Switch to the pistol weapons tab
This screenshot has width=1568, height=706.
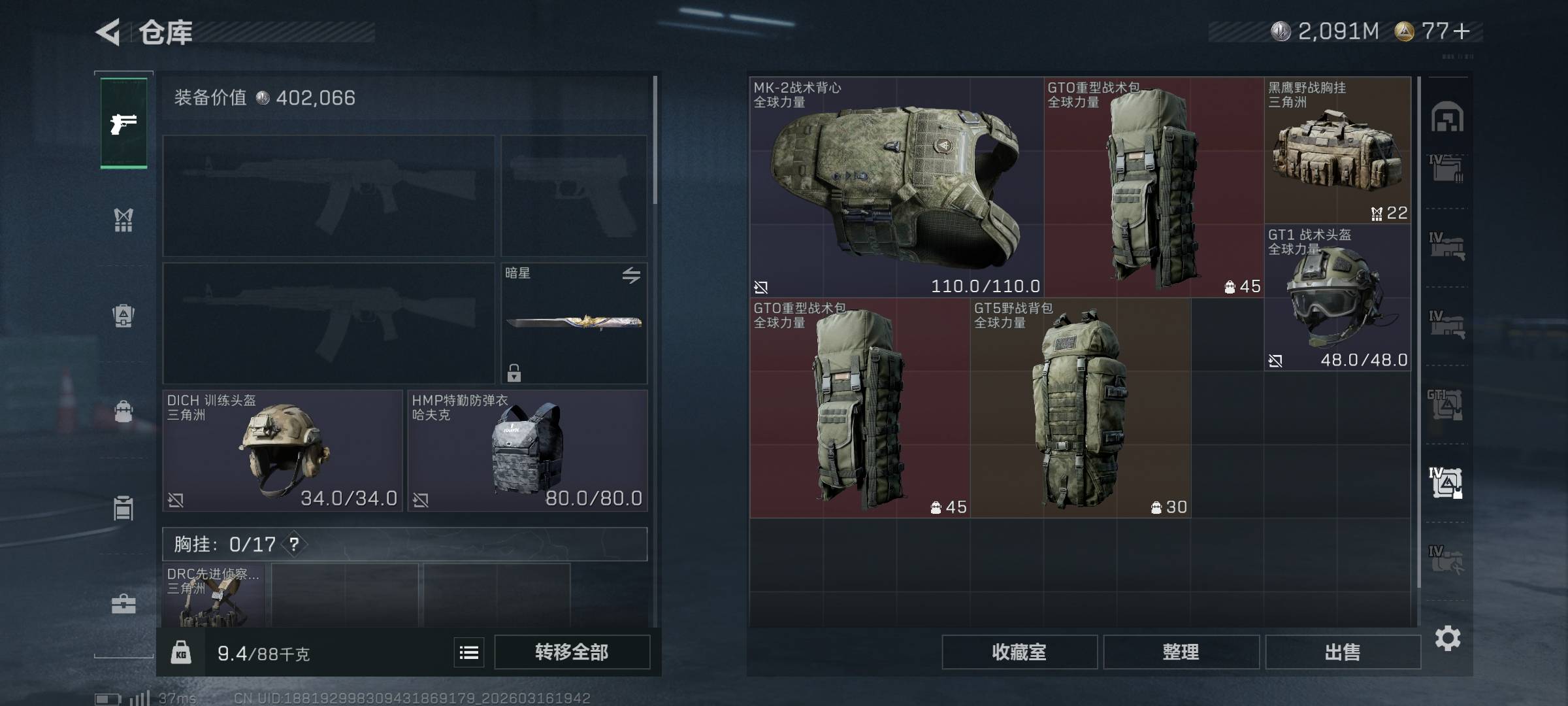click(x=123, y=124)
